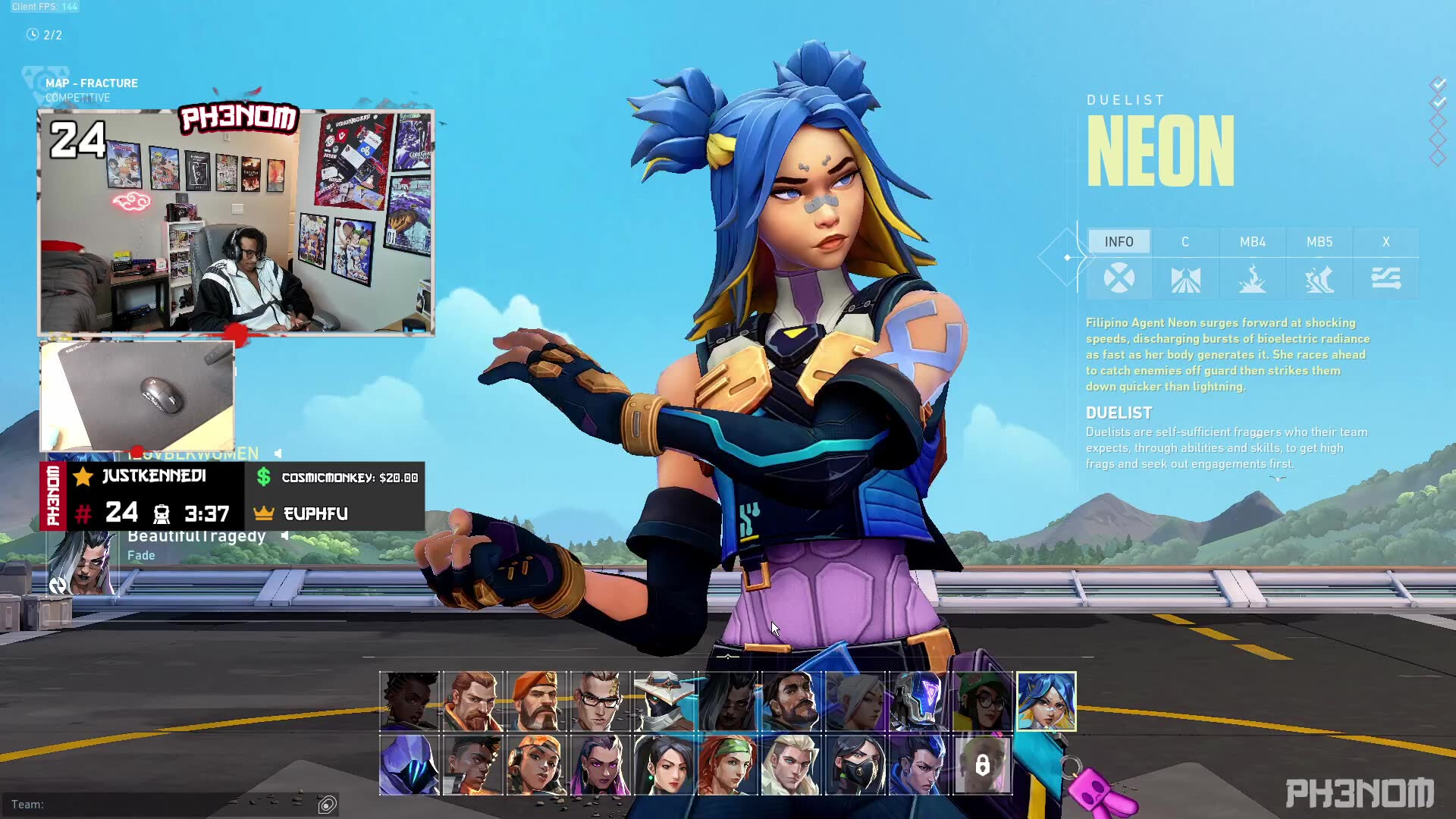The width and height of the screenshot is (1456, 819).
Task: Show Neon's Fast Lane ability icon
Action: [x=1186, y=279]
